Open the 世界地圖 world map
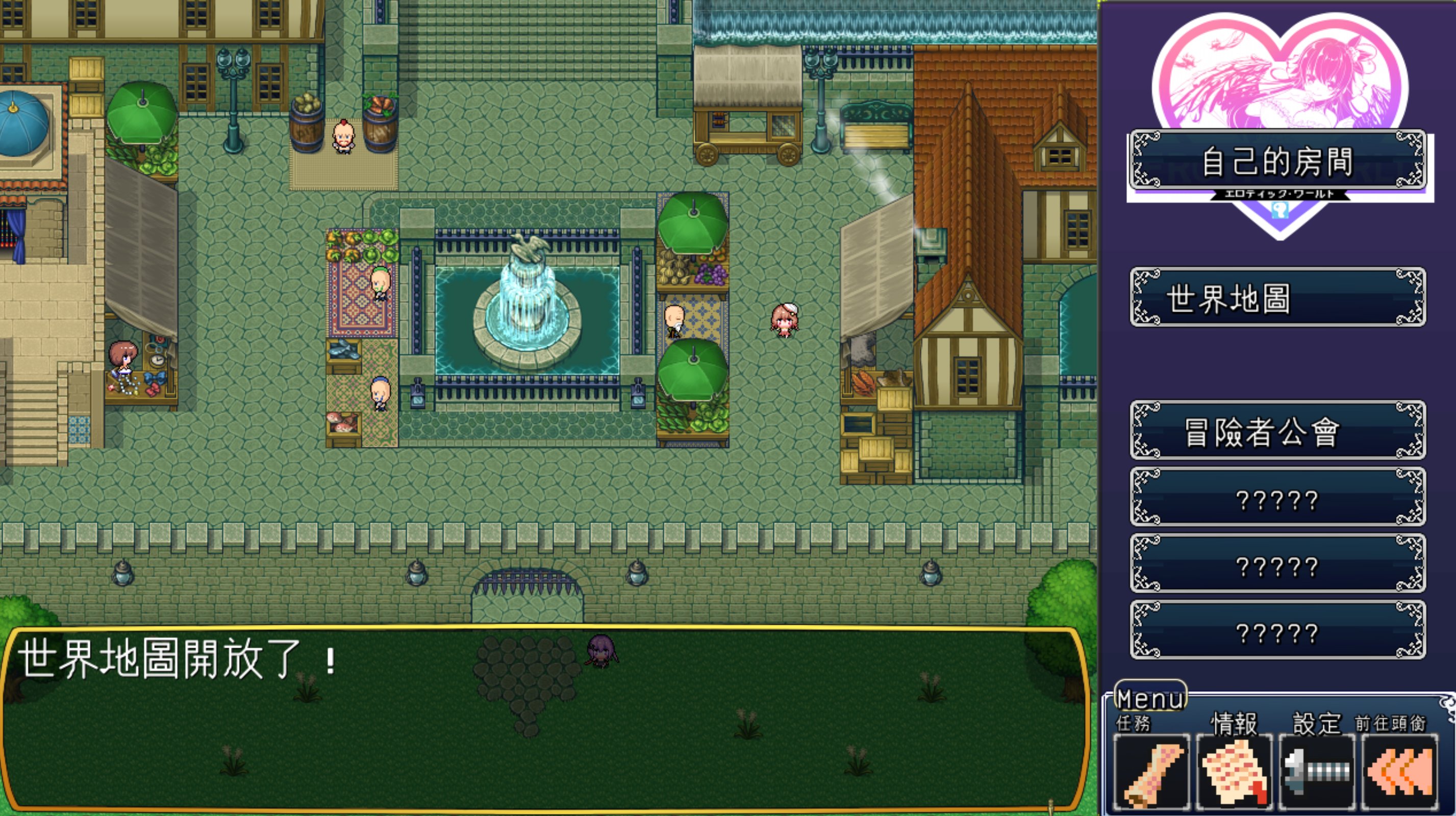Screen dimensions: 1456x816 pos(1277,297)
